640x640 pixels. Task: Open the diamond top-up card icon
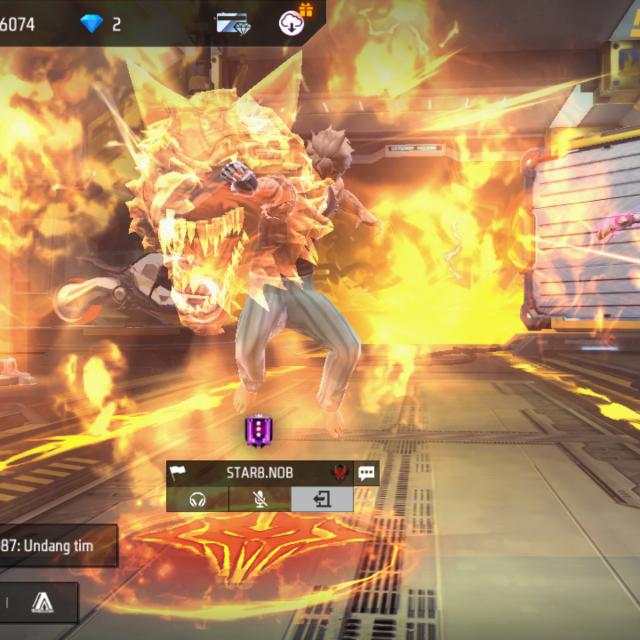point(233,22)
